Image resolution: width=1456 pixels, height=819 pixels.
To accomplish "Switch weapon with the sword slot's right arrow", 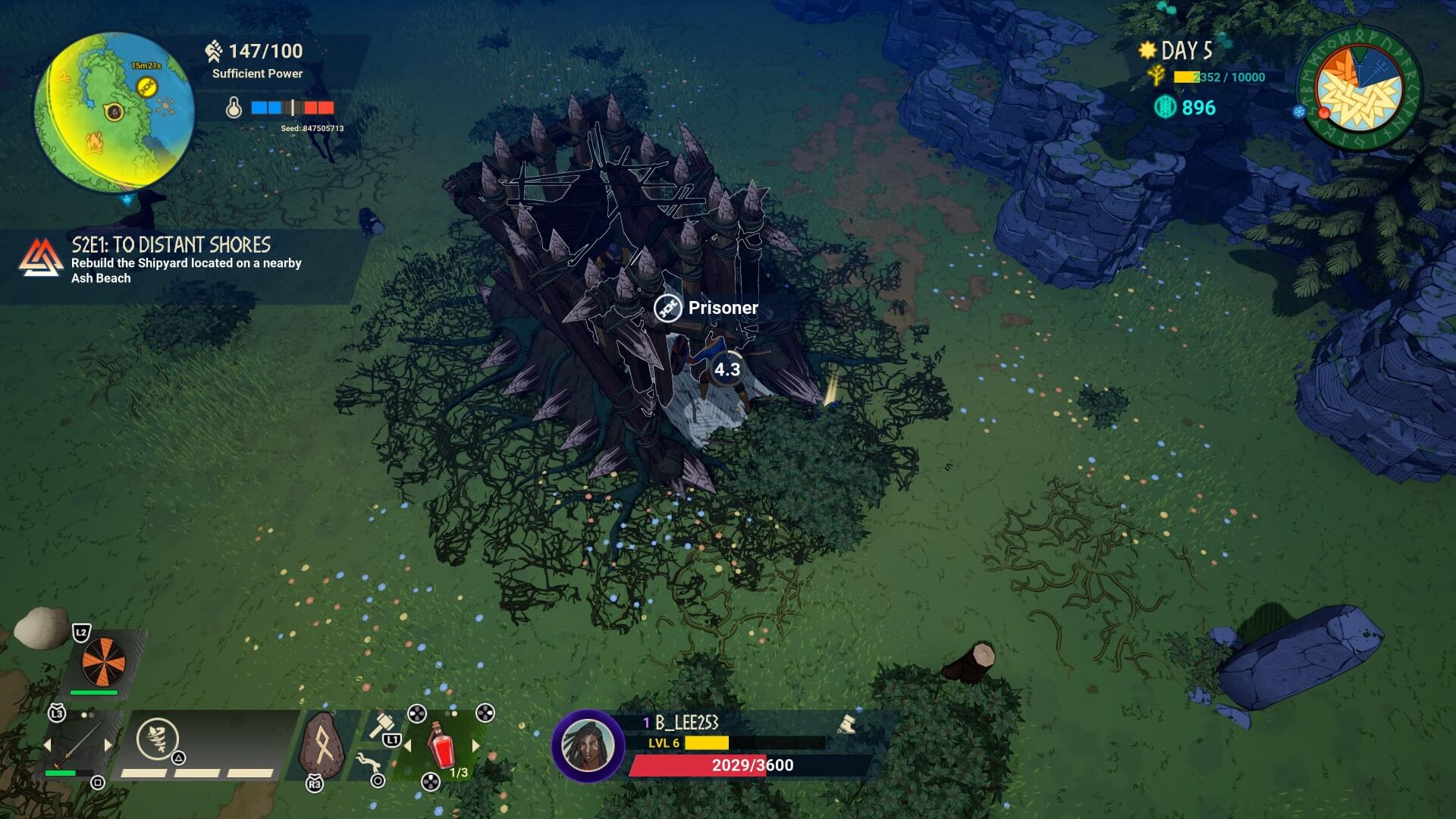I will pos(108,745).
